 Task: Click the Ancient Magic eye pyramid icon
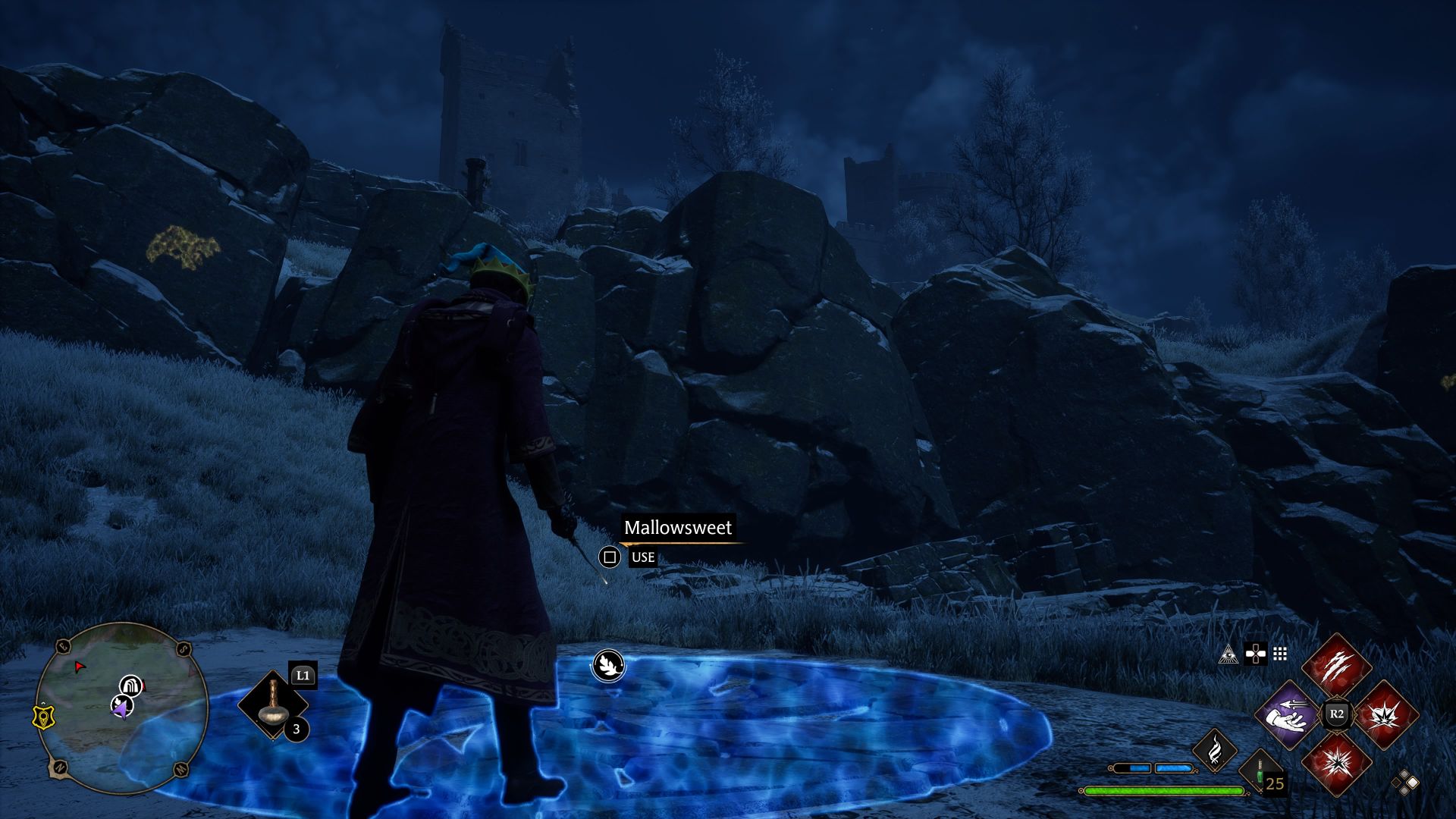(1228, 655)
